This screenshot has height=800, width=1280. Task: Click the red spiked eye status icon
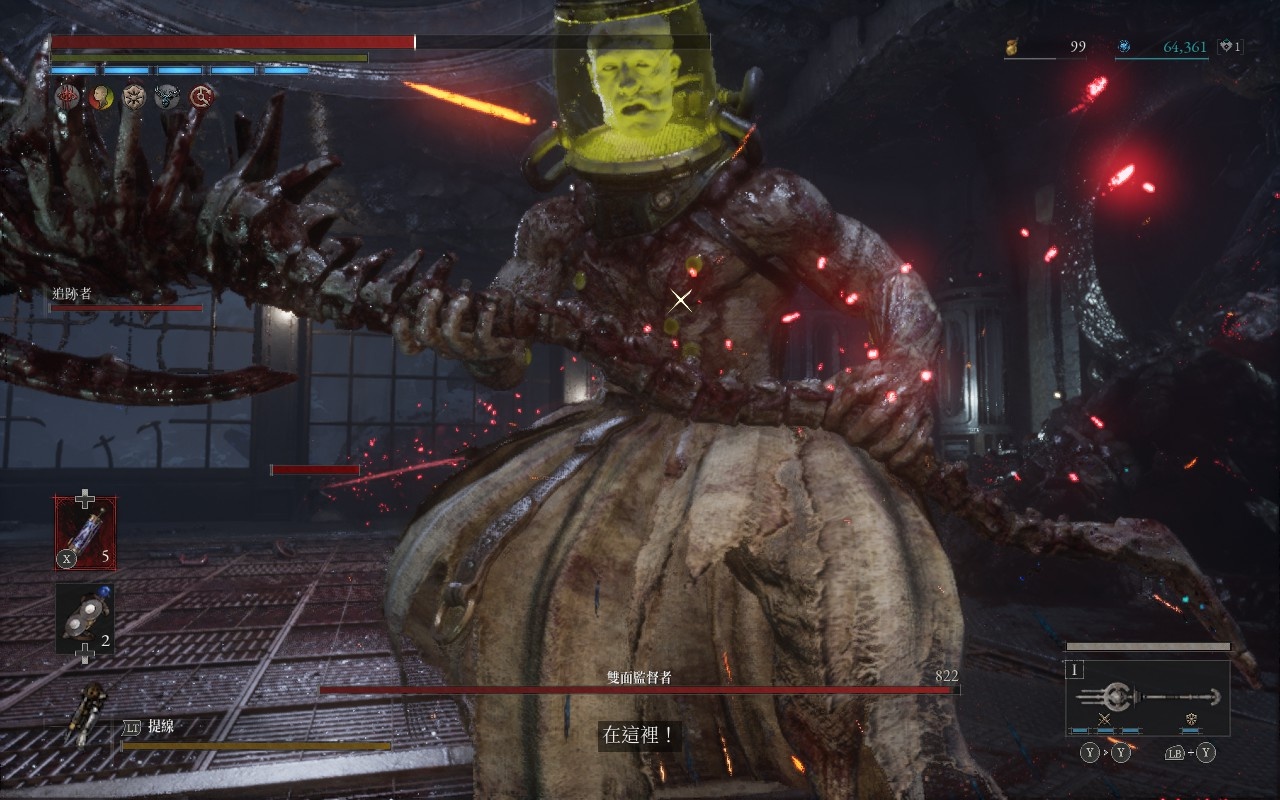click(68, 96)
